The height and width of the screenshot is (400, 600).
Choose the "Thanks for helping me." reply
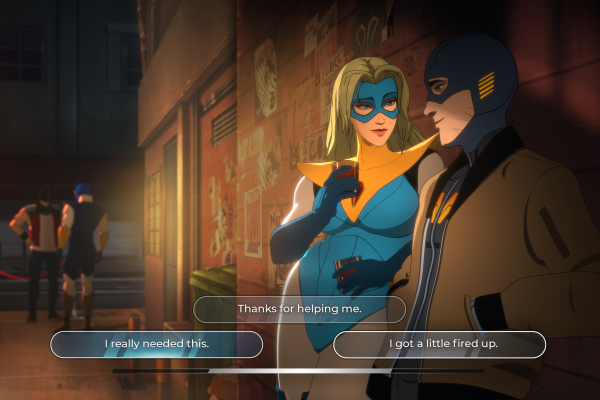tap(299, 309)
